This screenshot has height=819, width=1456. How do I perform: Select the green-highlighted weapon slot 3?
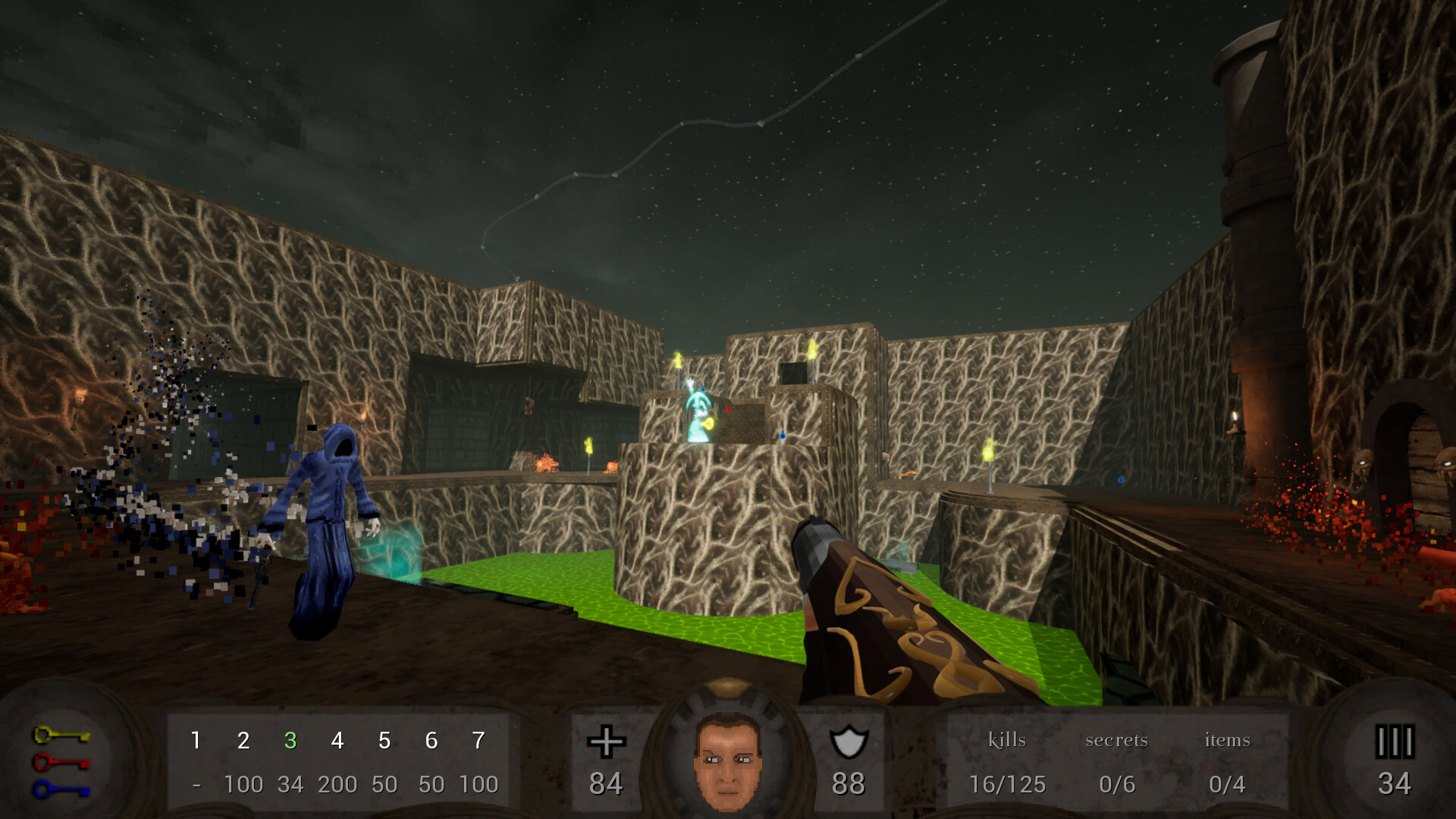290,742
